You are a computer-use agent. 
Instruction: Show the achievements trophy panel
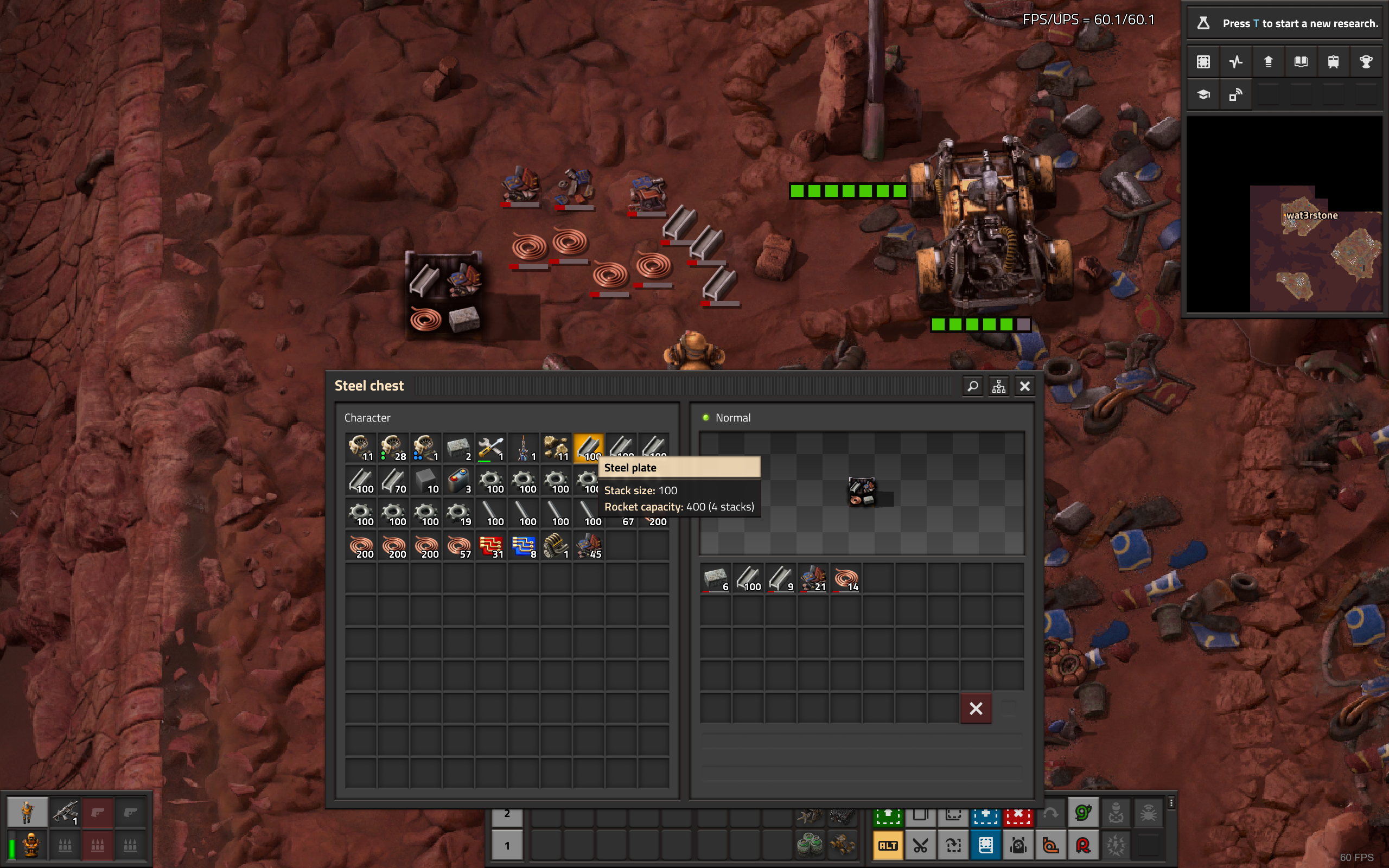(x=1366, y=62)
